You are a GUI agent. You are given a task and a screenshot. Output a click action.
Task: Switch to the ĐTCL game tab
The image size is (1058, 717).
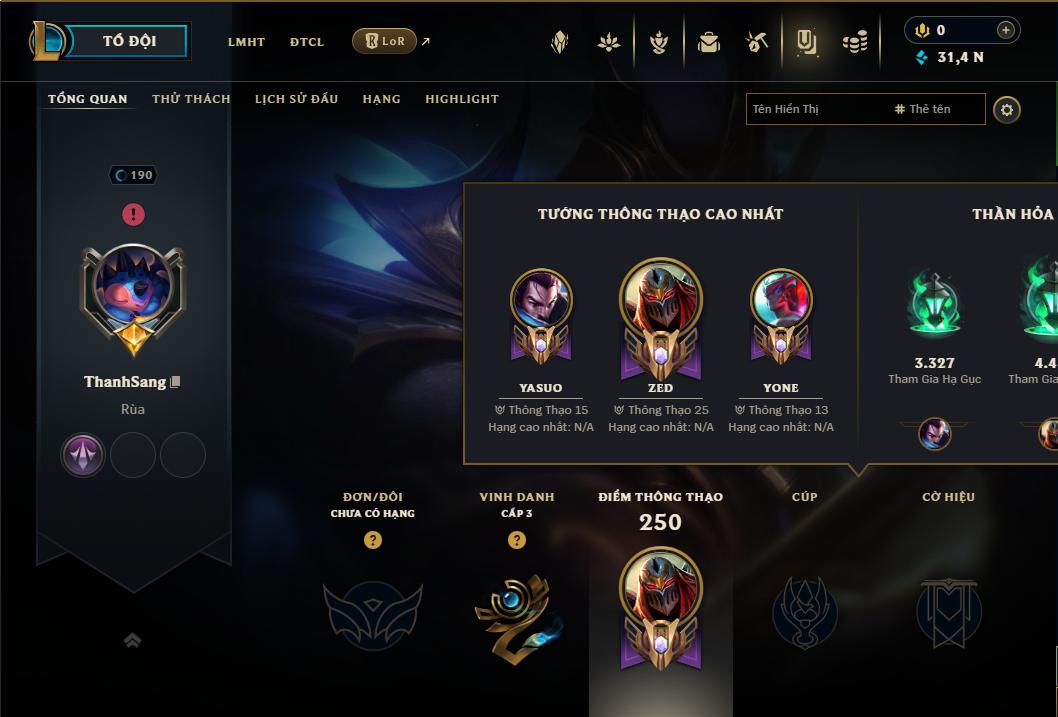(x=307, y=42)
